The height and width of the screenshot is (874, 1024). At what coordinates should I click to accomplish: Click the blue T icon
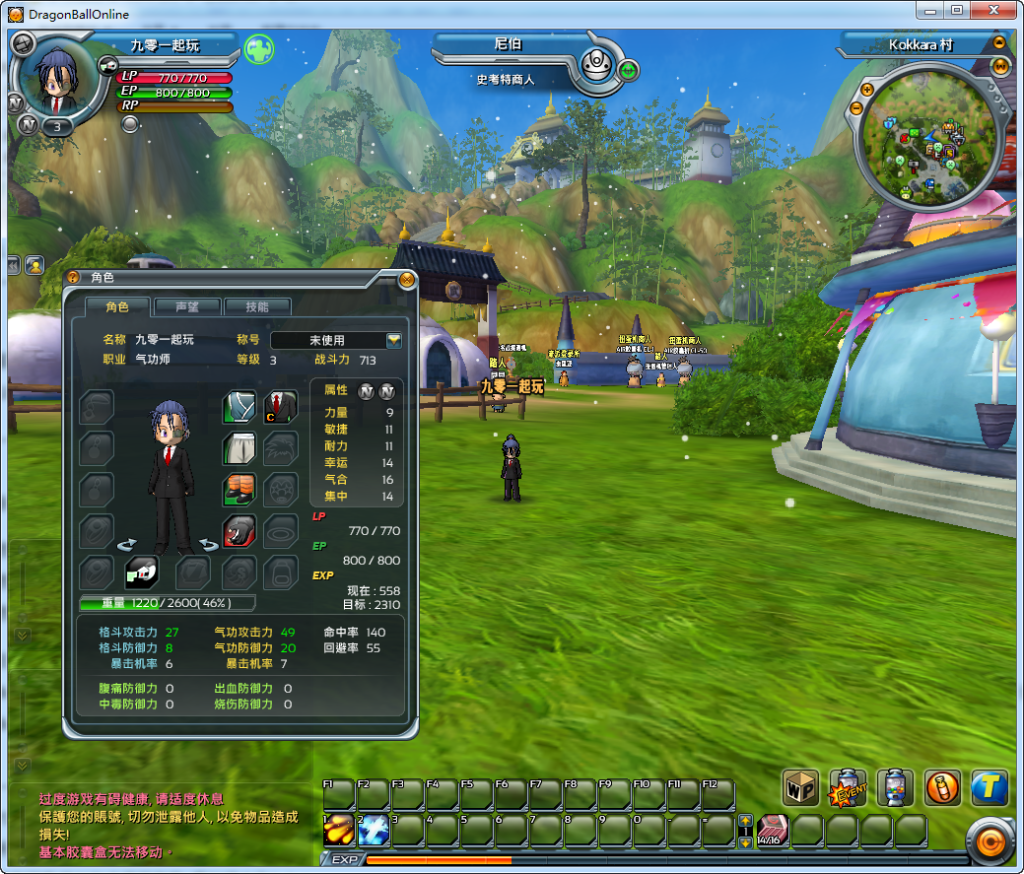pyautogui.click(x=988, y=787)
